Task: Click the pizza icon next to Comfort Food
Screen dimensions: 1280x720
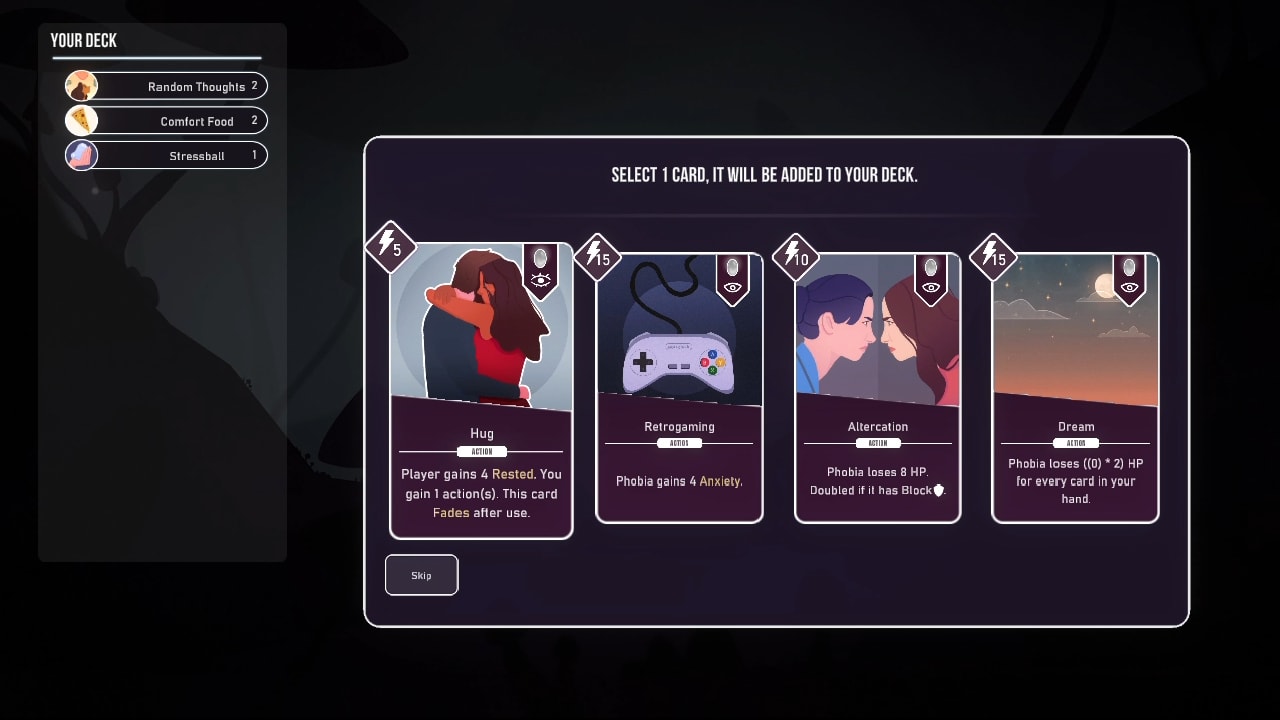Action: point(81,120)
